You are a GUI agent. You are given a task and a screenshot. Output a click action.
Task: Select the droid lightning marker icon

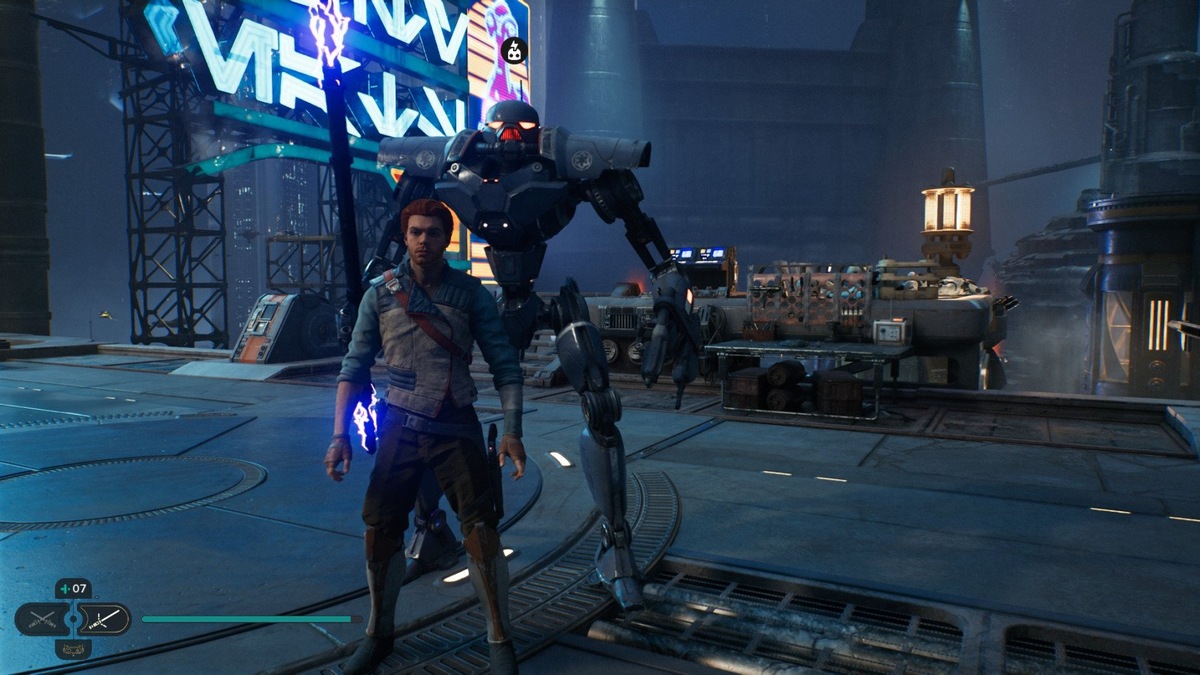click(x=514, y=50)
